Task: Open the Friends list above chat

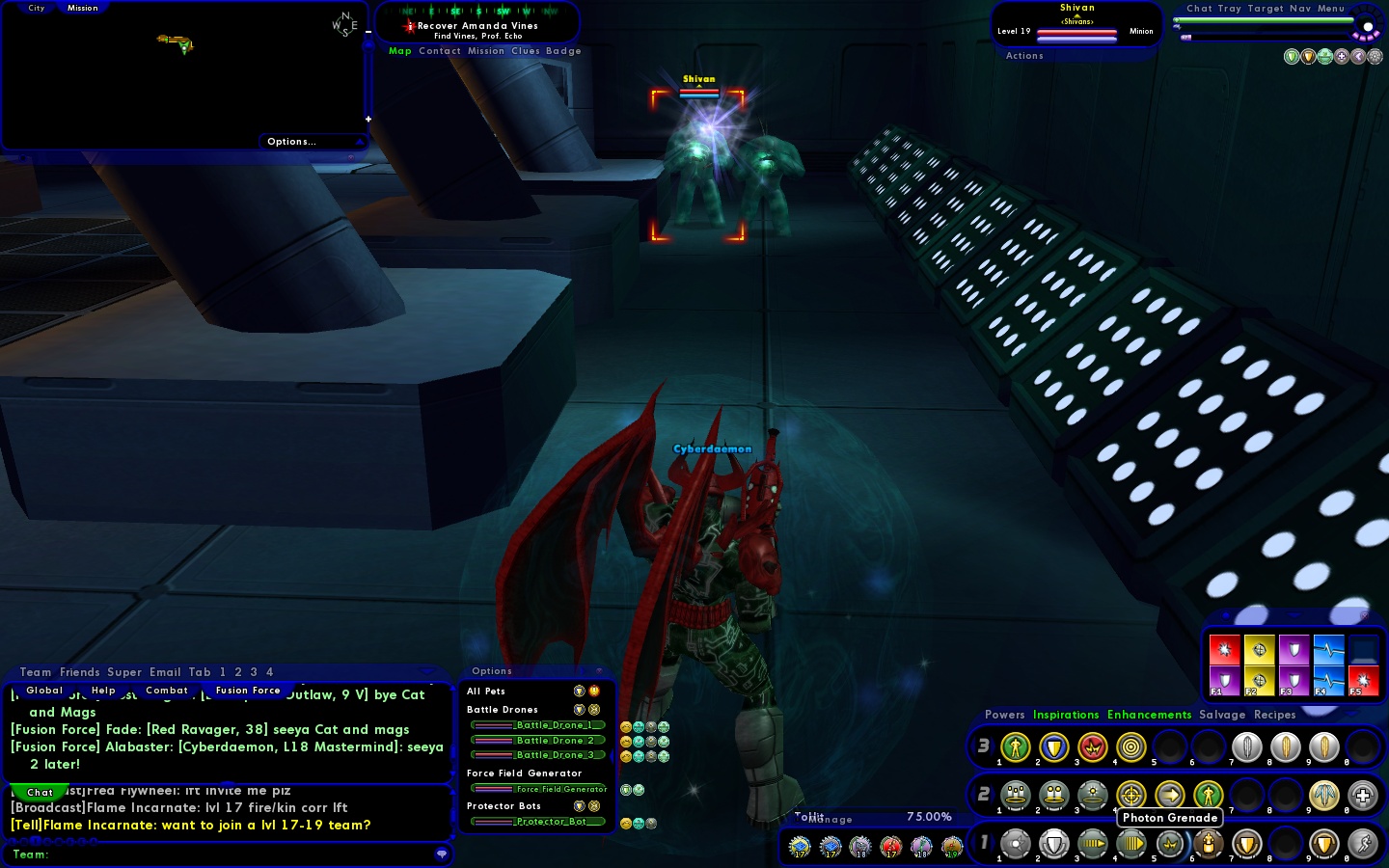Action: point(79,672)
